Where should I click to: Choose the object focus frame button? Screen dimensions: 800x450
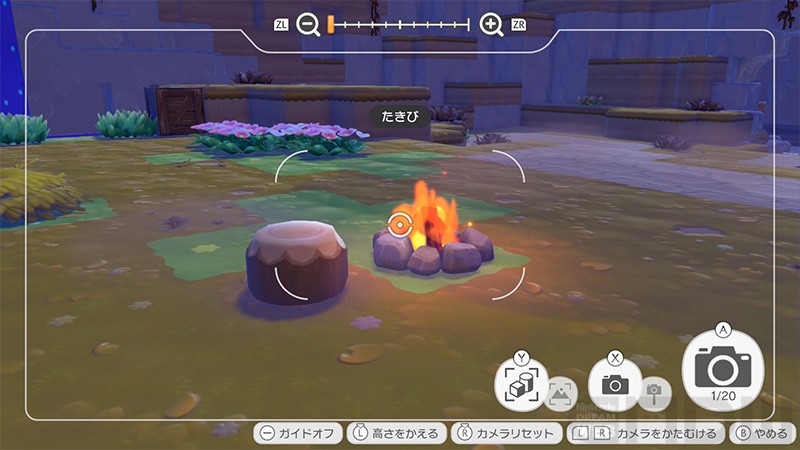click(521, 384)
